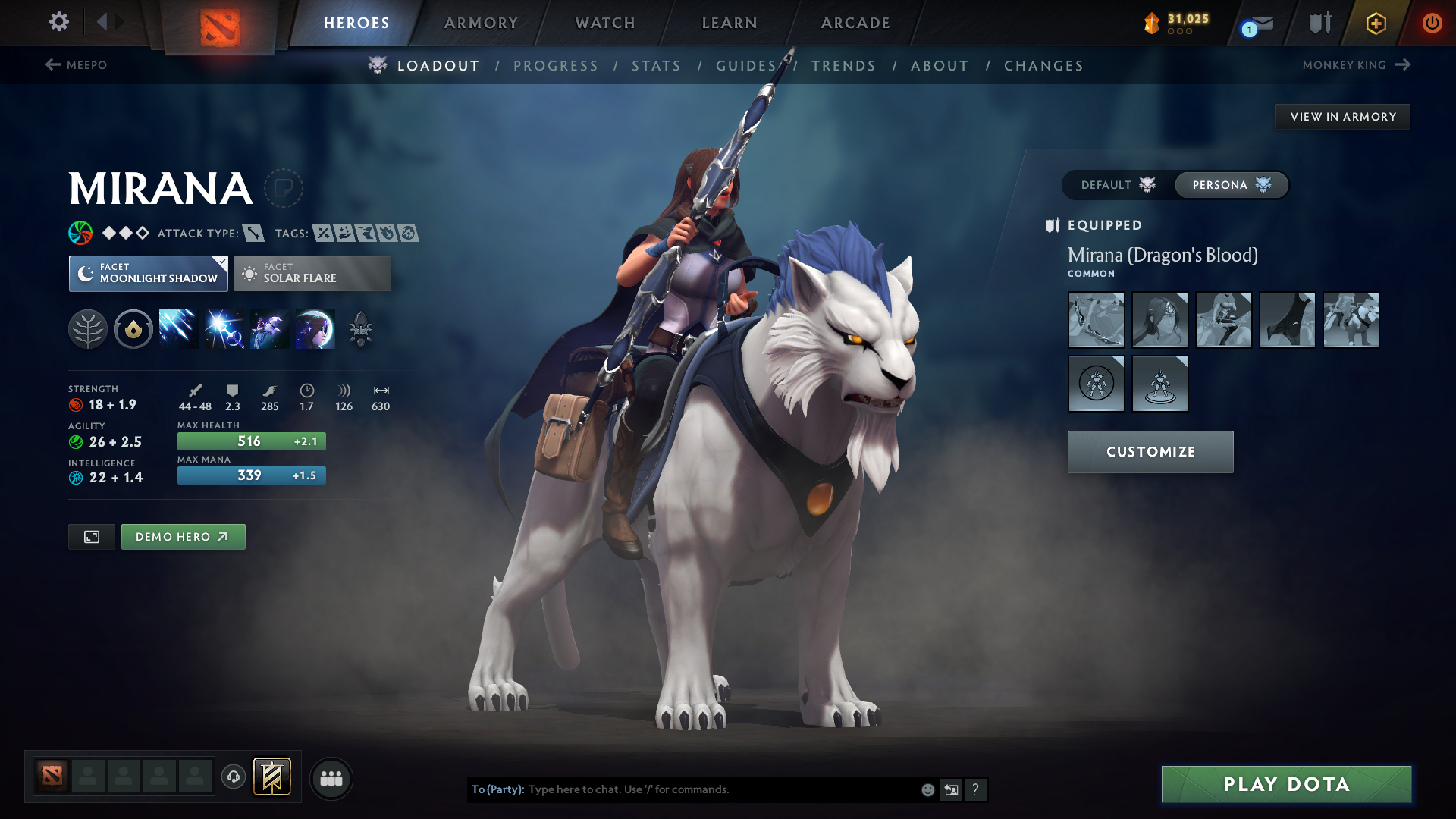Open the Moonlight Shadow facet dropdown
Viewport: 1456px width, 819px height.
pos(148,273)
